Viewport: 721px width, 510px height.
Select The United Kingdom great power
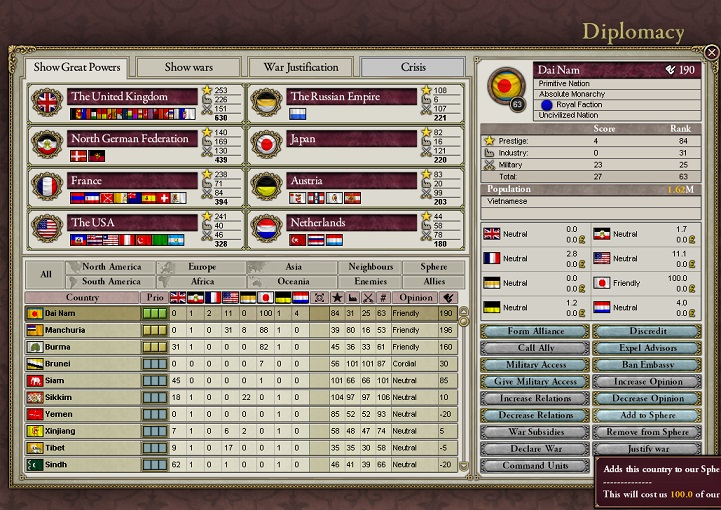tap(132, 98)
